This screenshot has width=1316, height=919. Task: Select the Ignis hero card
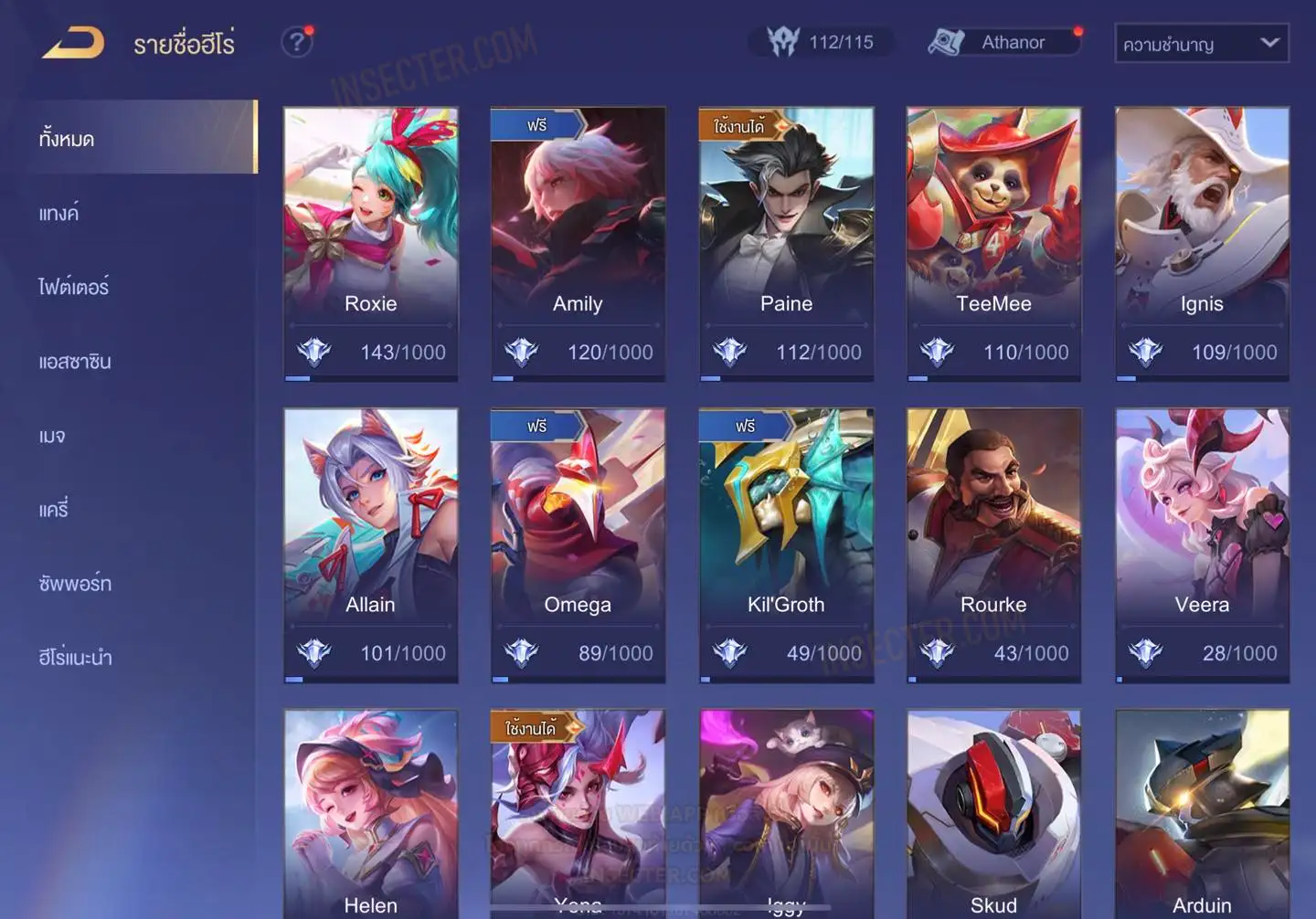click(1202, 243)
